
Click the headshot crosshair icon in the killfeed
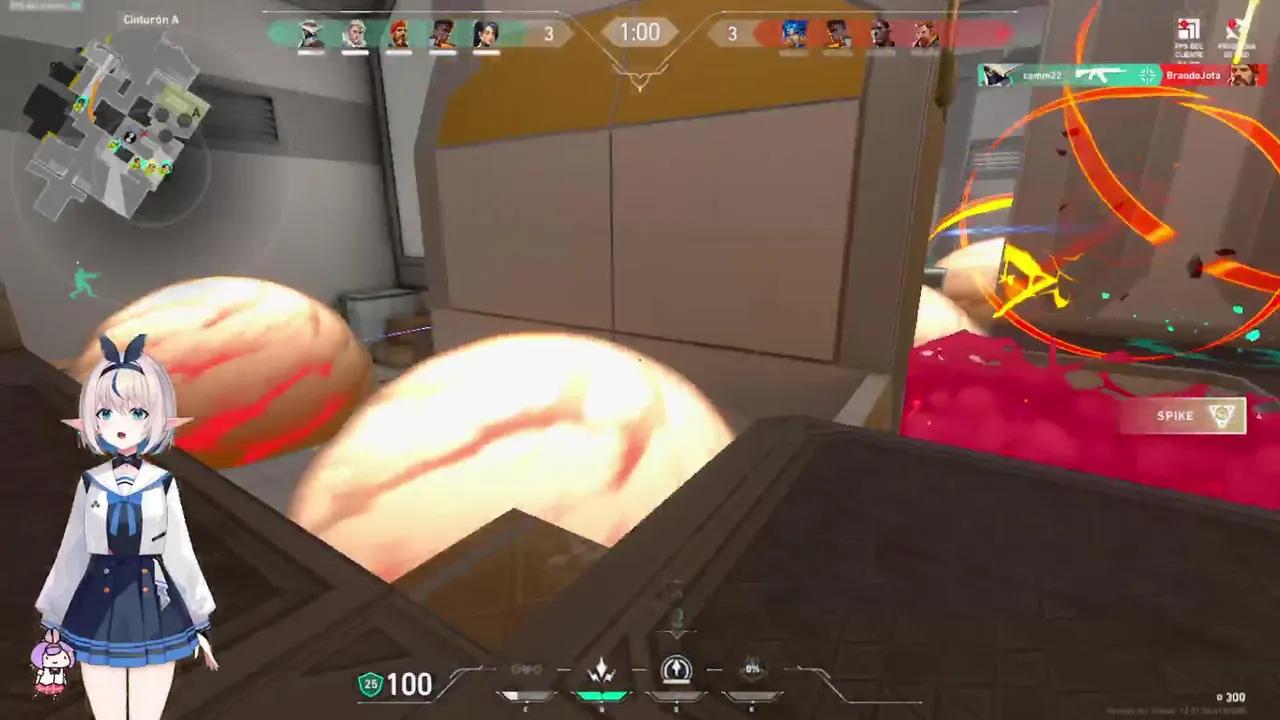pyautogui.click(x=1146, y=75)
